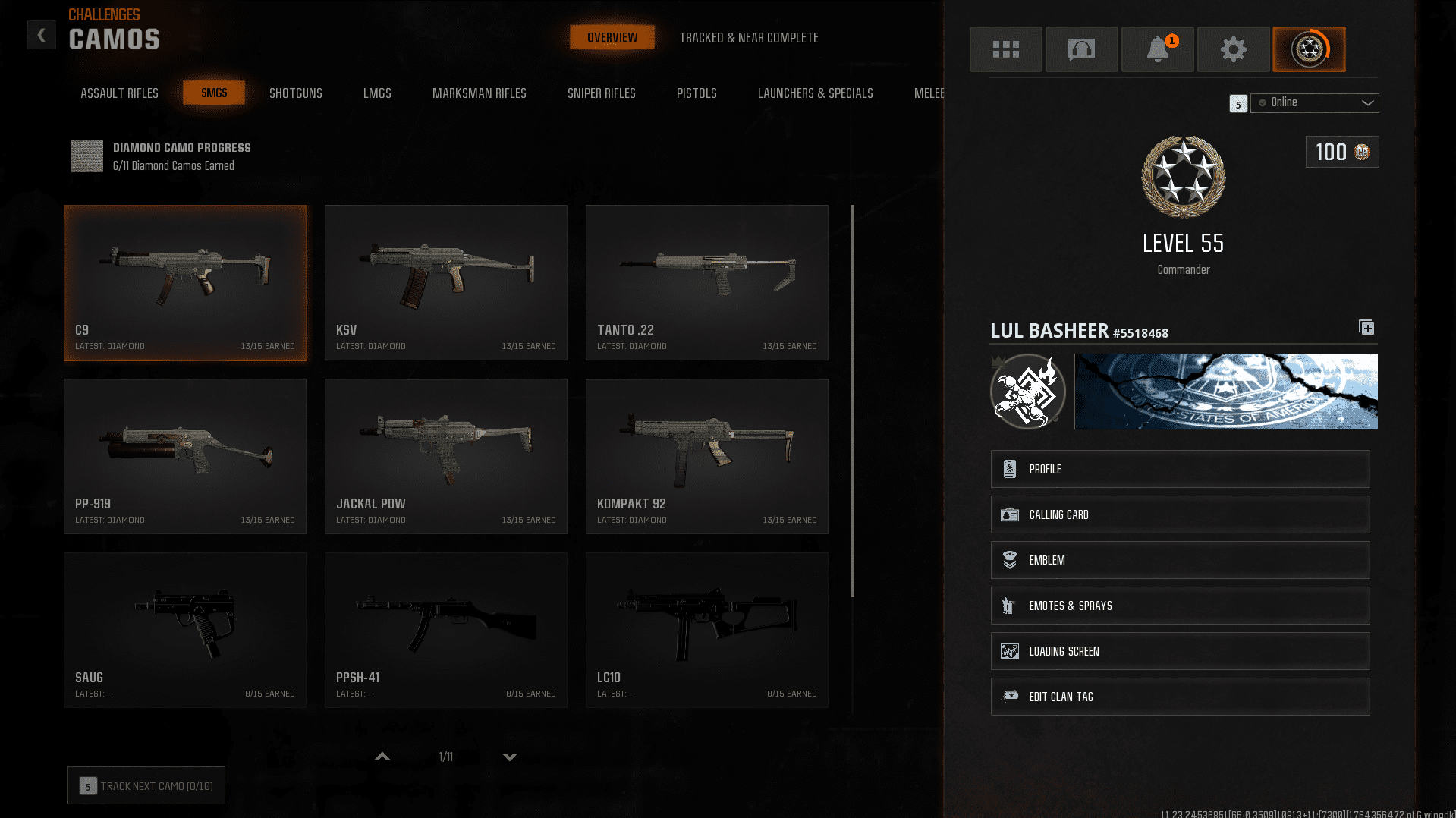Open the TRACKED & NEAR COMPLETE tab

pos(749,37)
